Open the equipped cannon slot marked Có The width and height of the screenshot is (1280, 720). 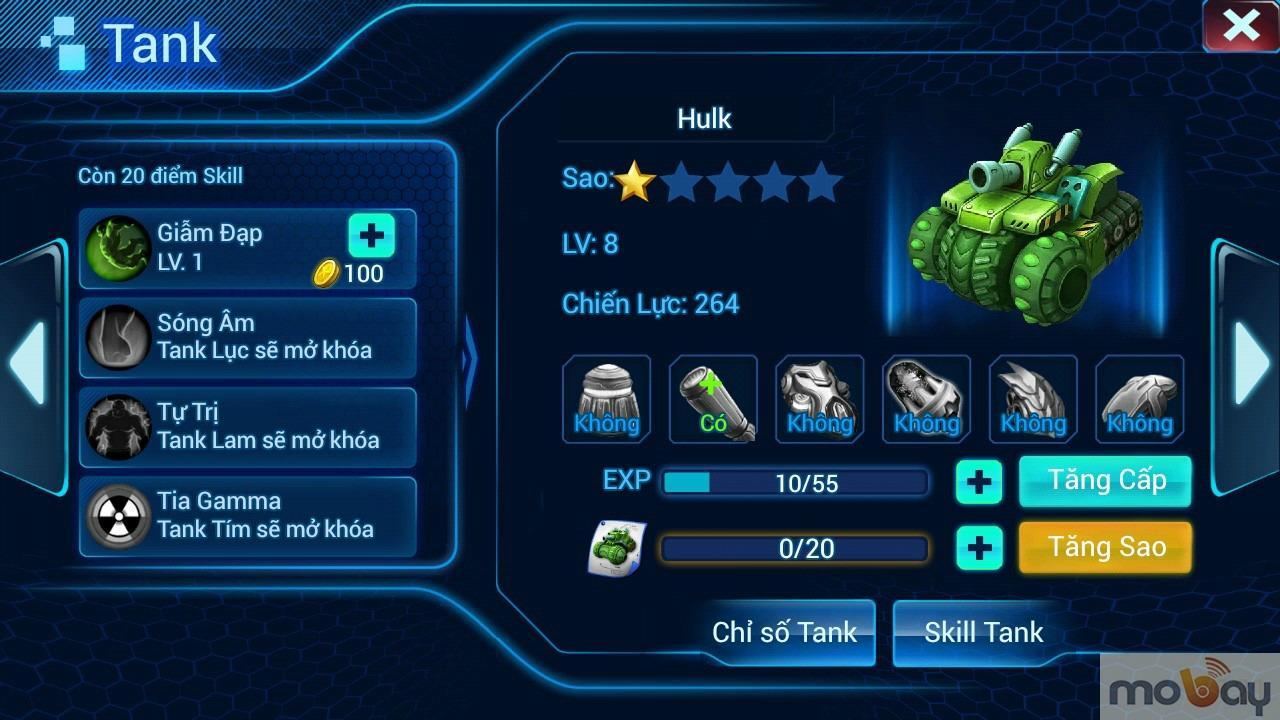tap(713, 398)
